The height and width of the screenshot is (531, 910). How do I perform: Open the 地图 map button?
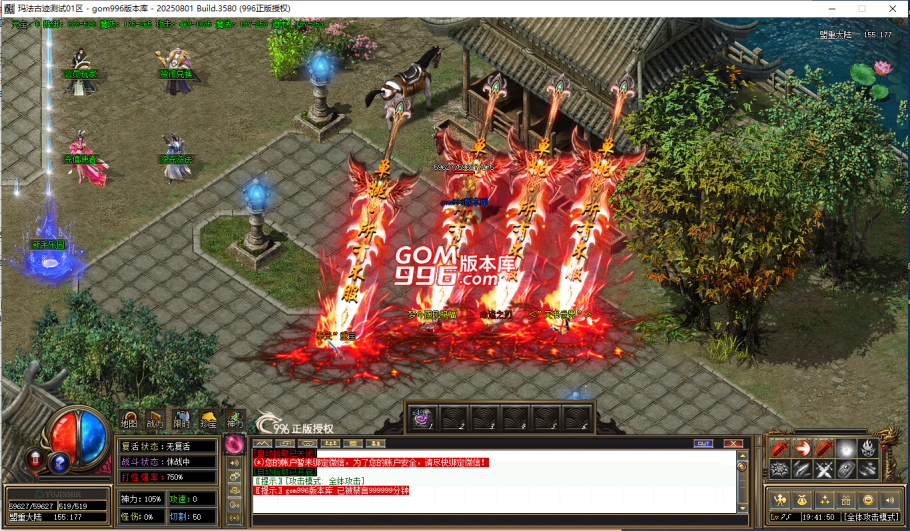130,421
